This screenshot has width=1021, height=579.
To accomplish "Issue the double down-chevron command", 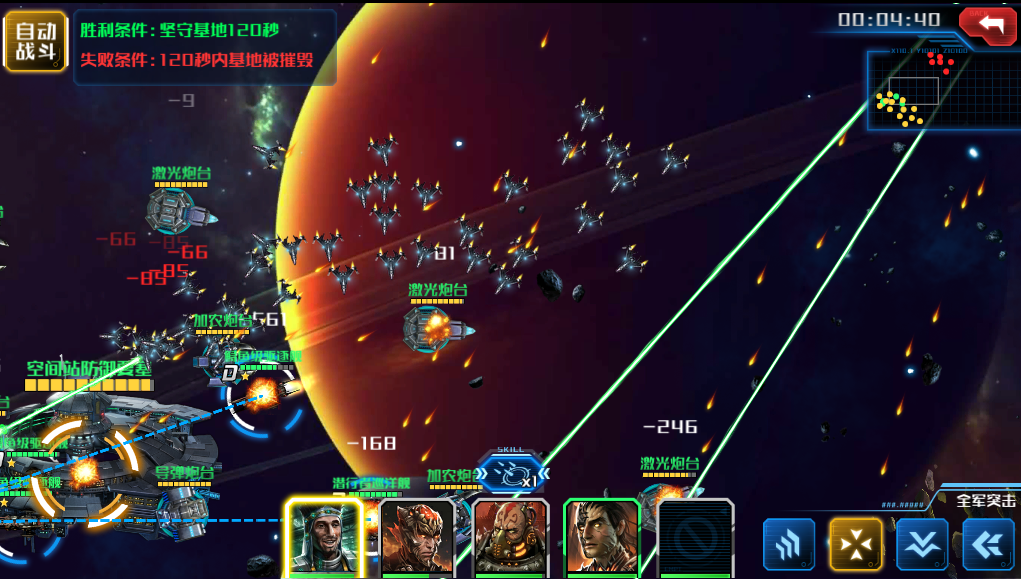I will pyautogui.click(x=922, y=545).
